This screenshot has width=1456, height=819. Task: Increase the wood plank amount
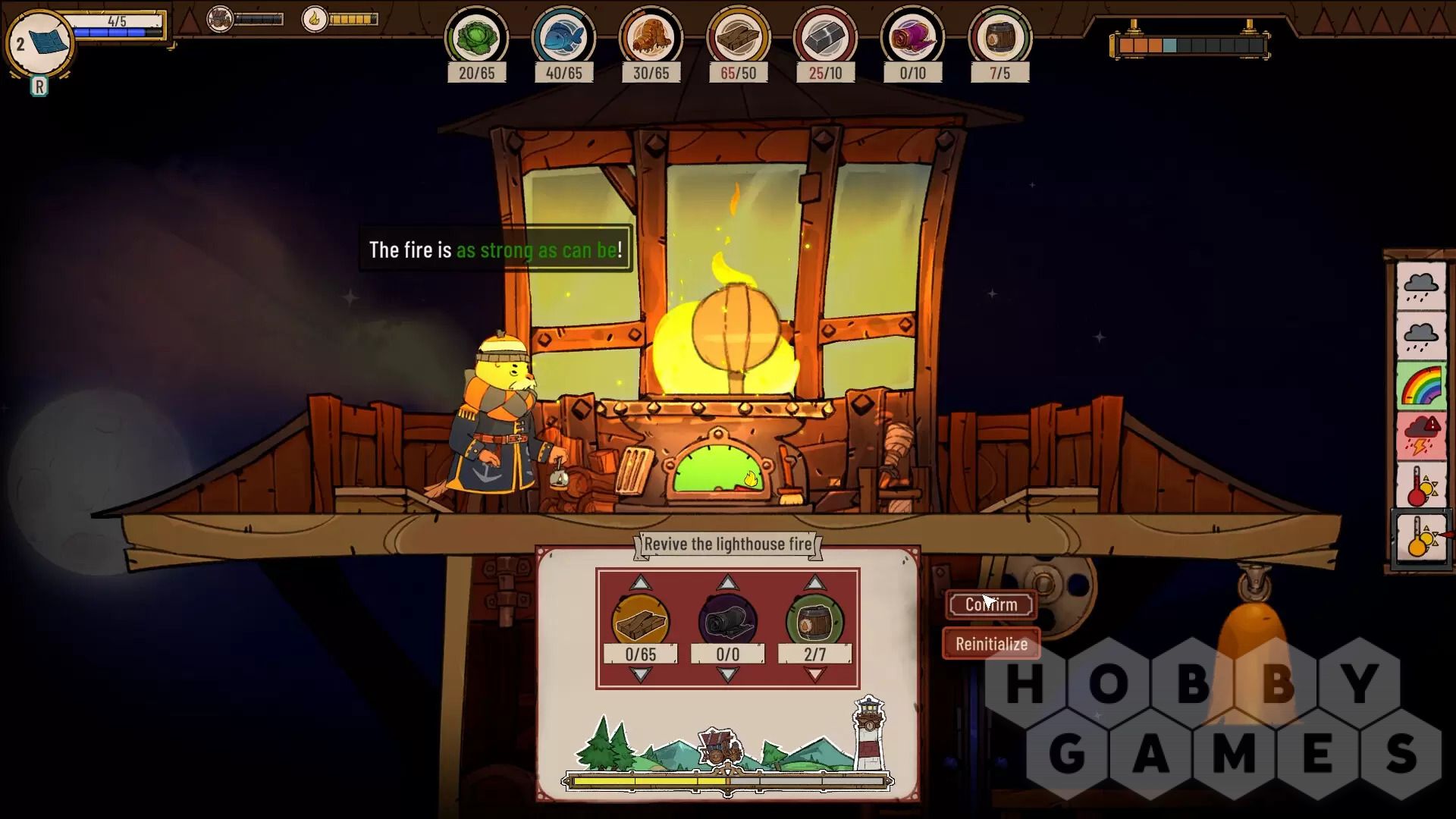(x=641, y=583)
